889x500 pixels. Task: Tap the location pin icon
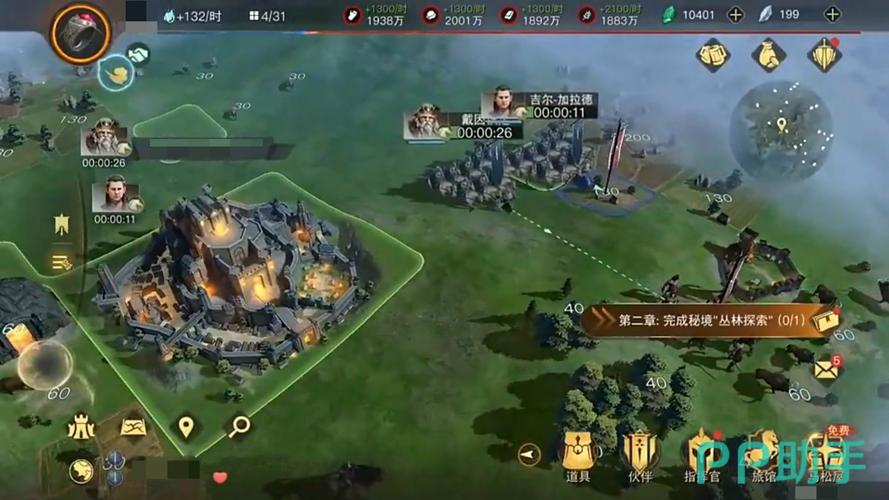pos(185,427)
